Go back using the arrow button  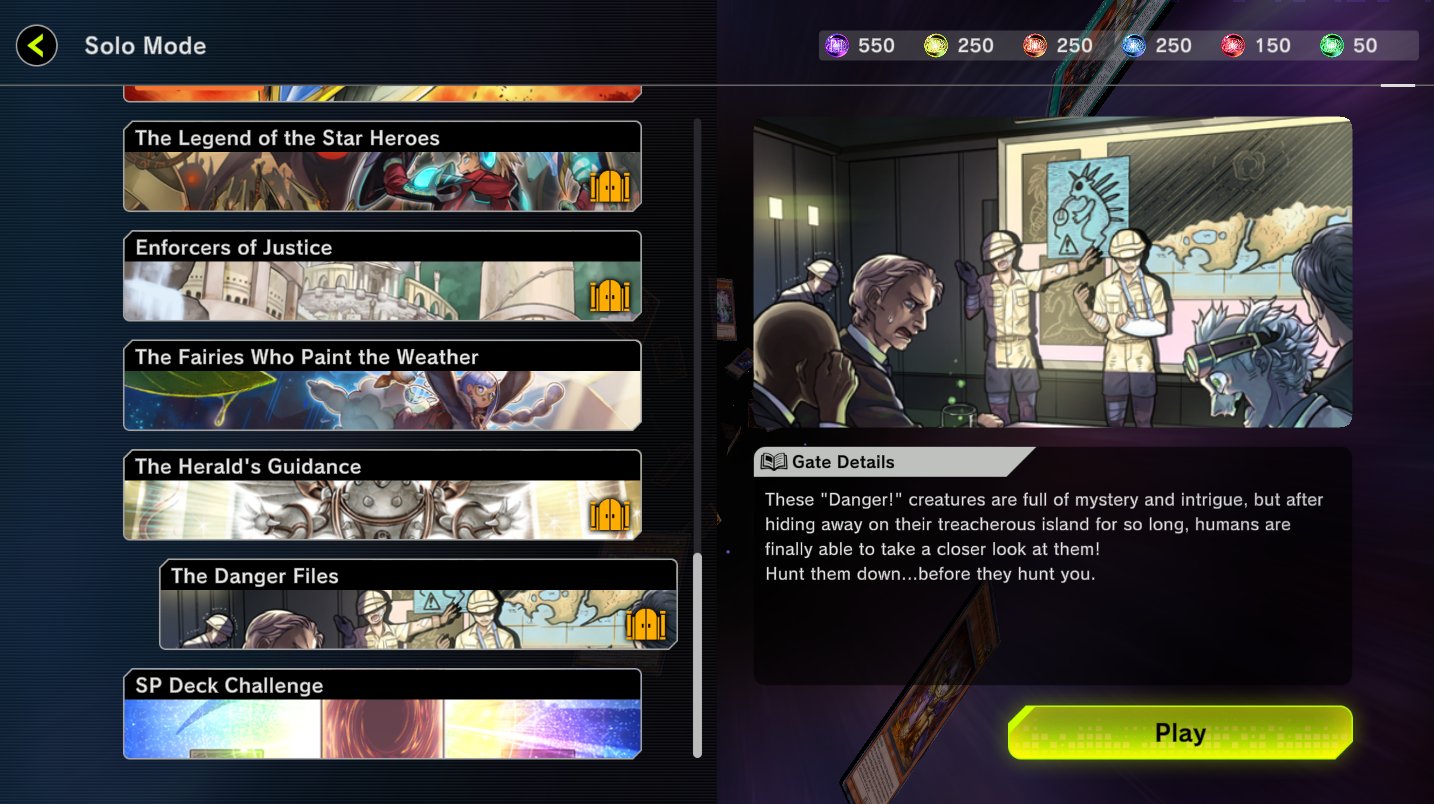(36, 45)
